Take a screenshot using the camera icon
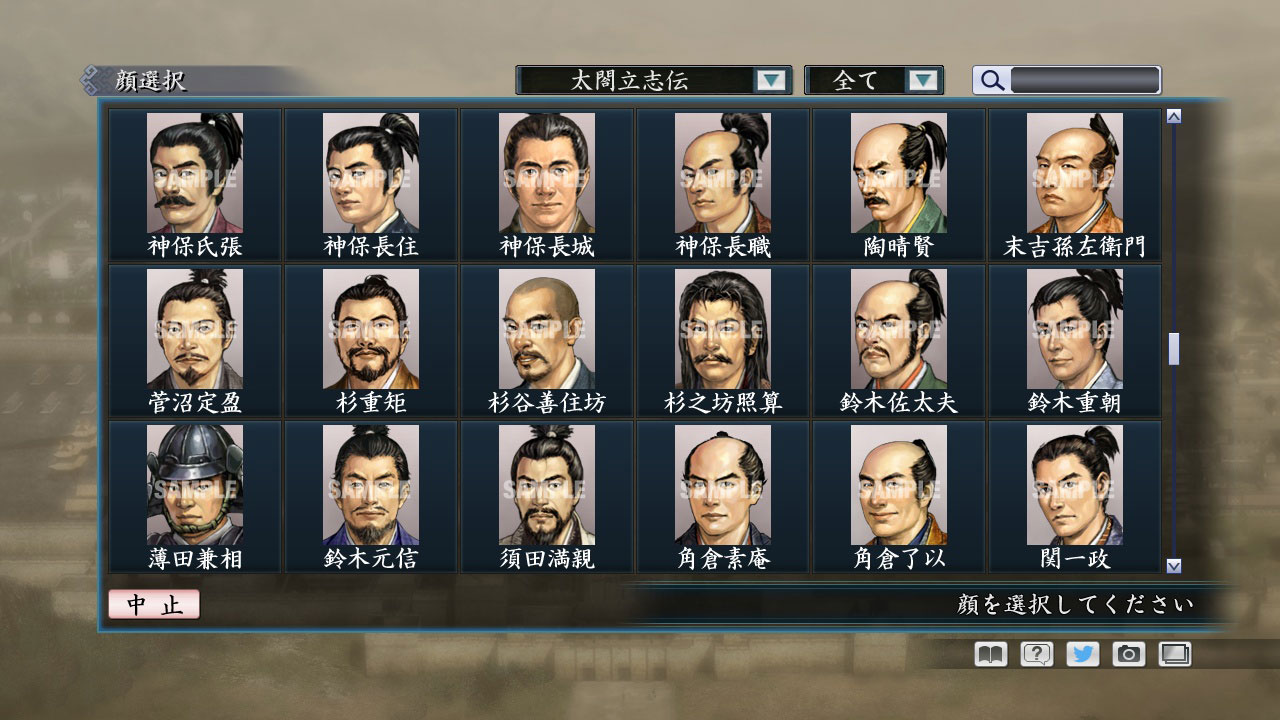Image resolution: width=1280 pixels, height=720 pixels. pyautogui.click(x=1128, y=653)
